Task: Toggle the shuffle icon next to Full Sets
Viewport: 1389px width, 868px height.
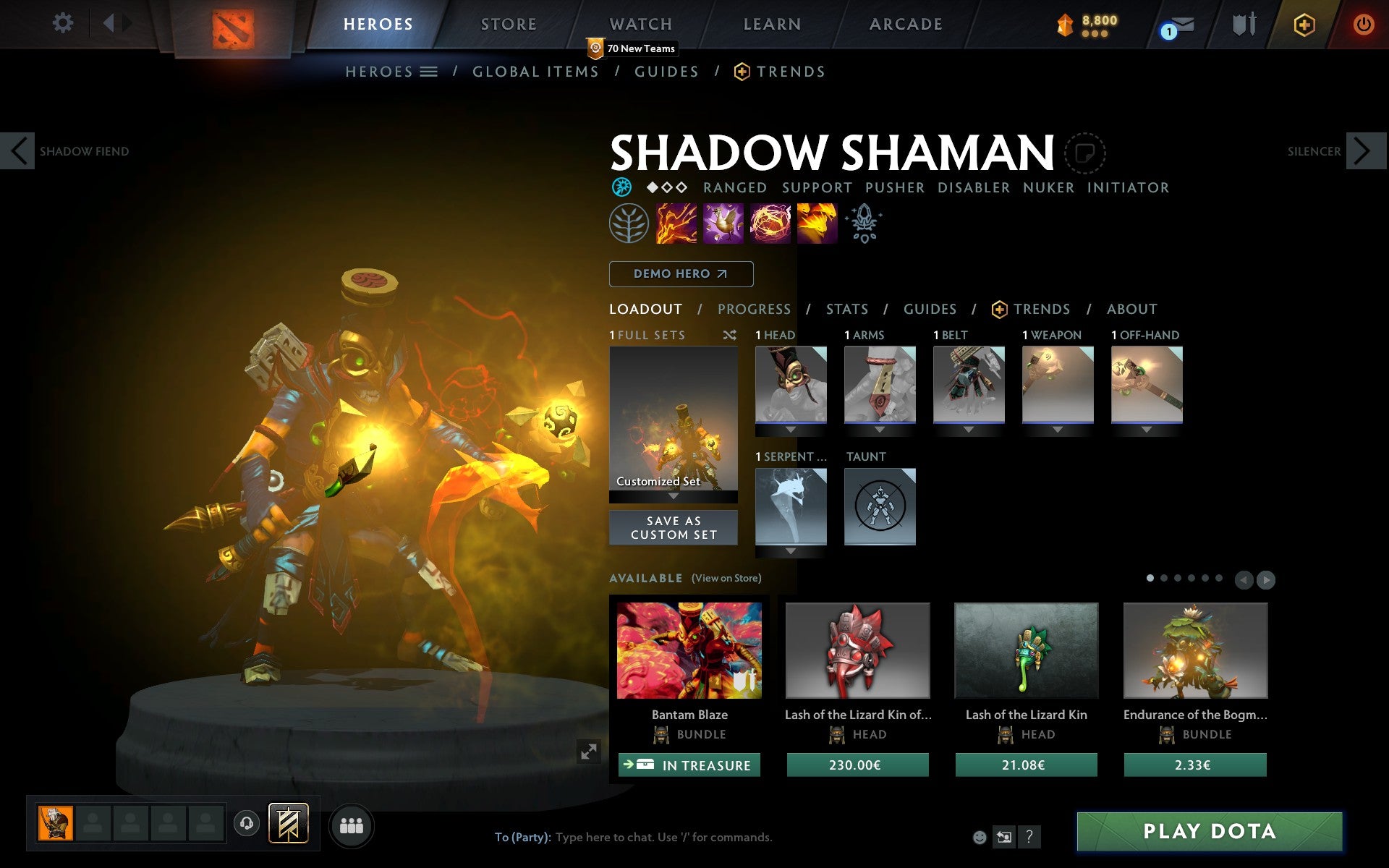Action: pos(731,335)
